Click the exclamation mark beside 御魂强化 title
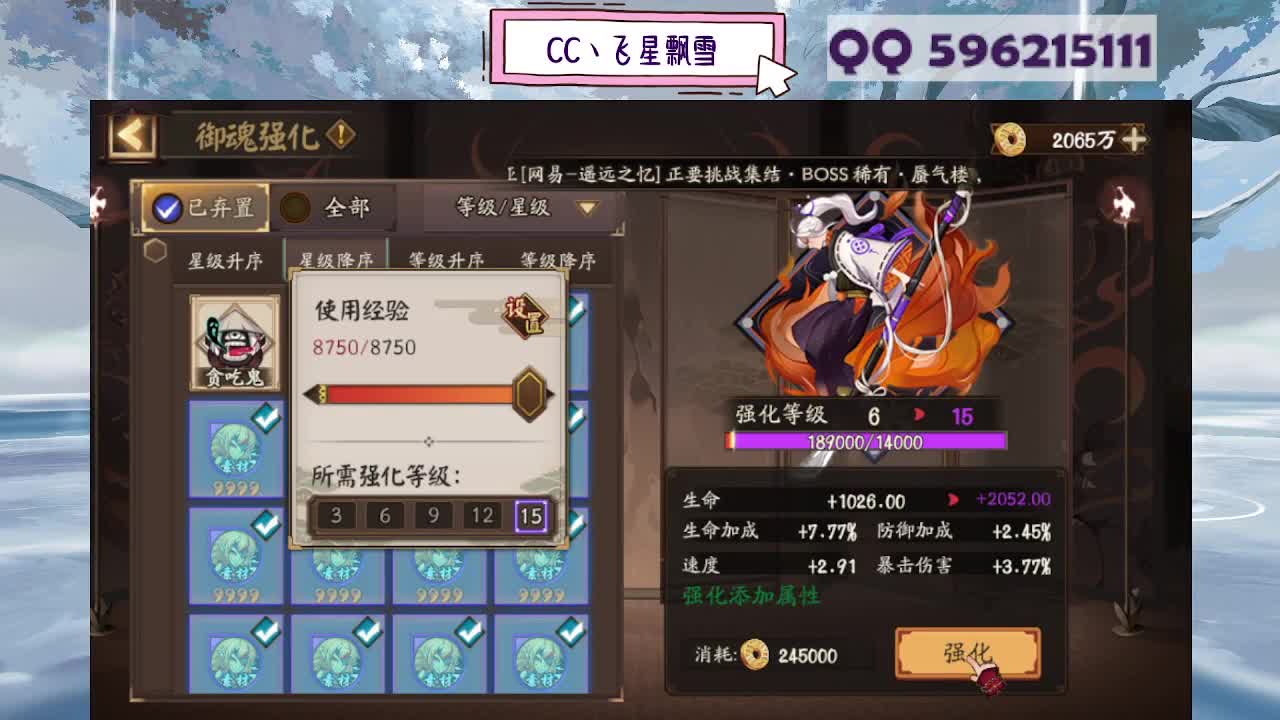 point(340,131)
